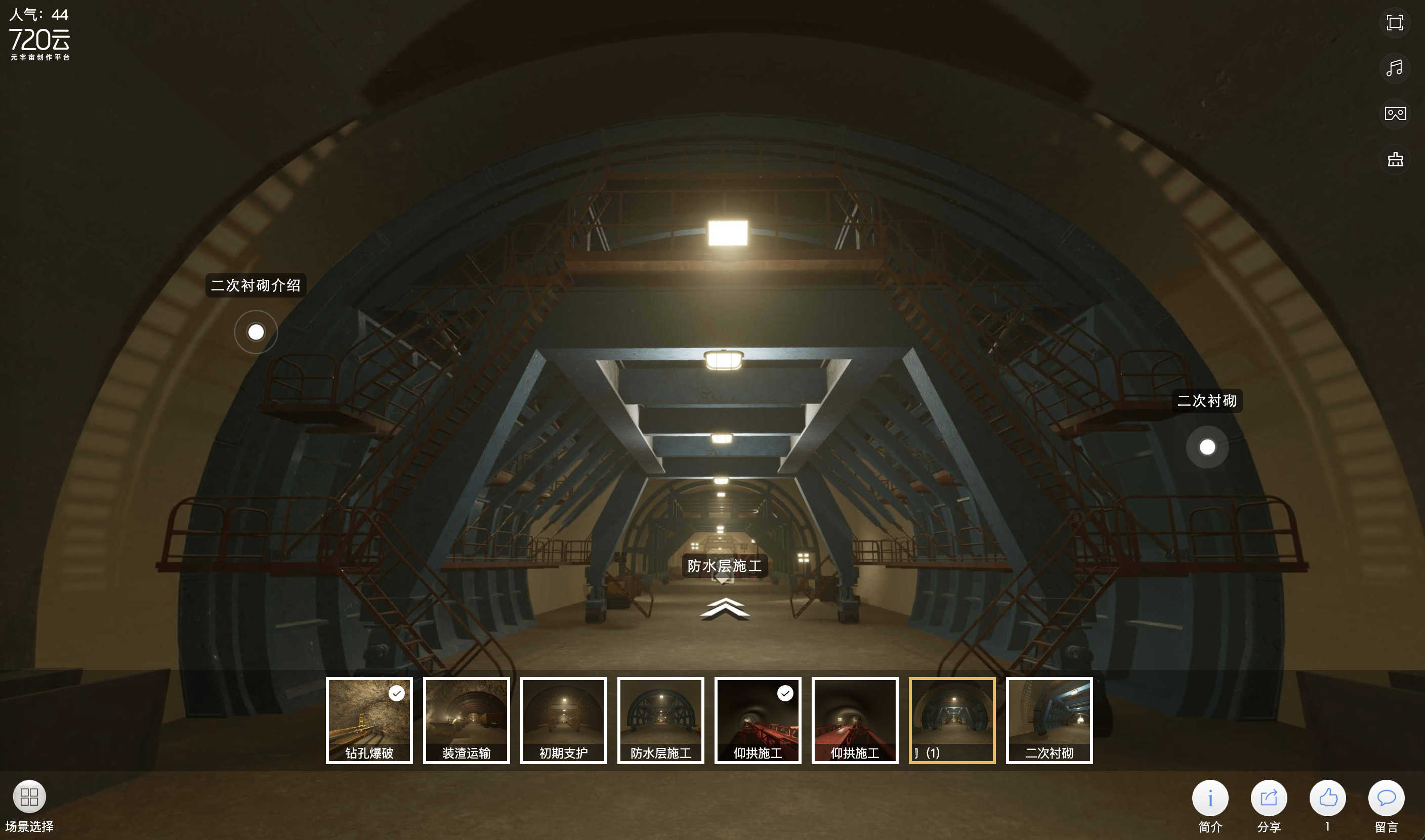Follow the double-chevron arrow to 防水层施工
This screenshot has height=840, width=1425.
724,609
